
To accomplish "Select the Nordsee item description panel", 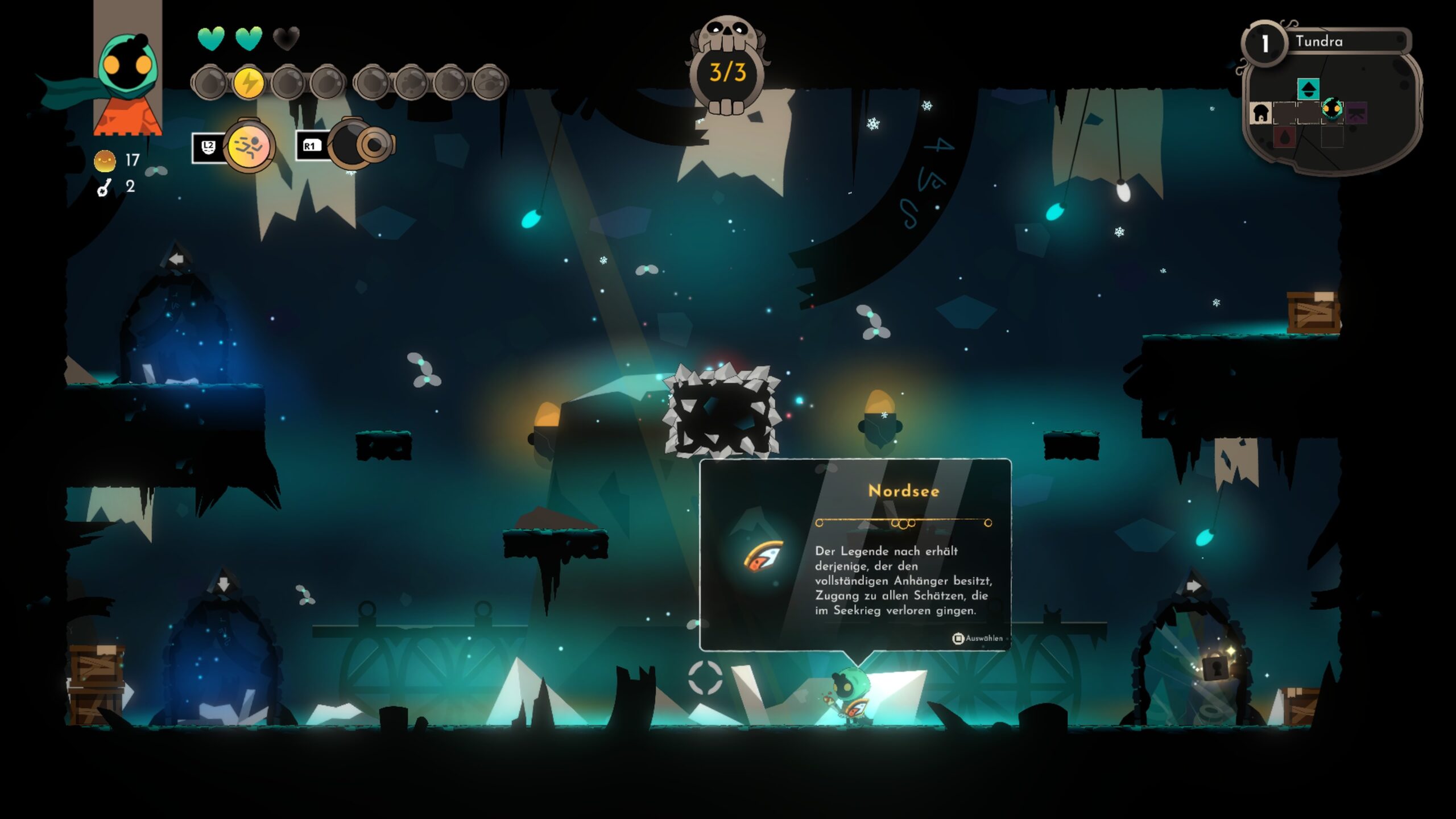I will tap(855, 555).
